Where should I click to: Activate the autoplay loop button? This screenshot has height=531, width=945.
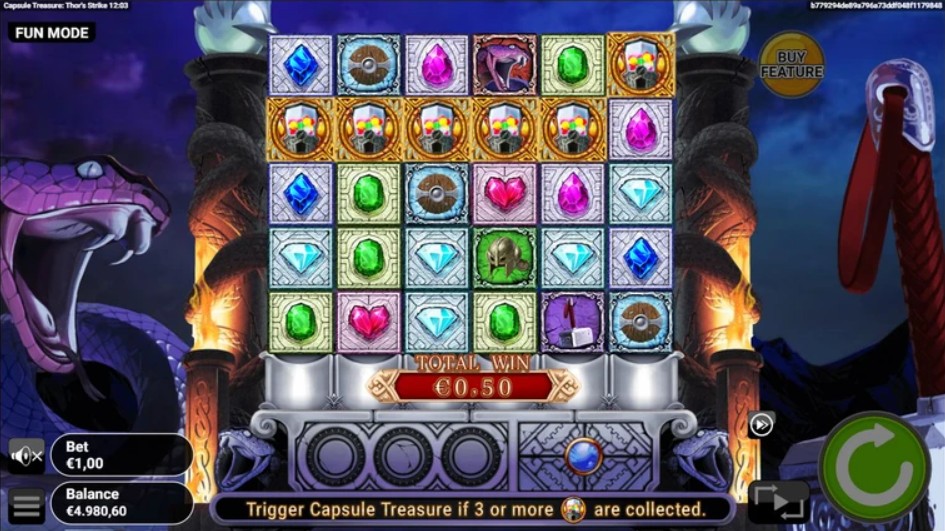[777, 501]
